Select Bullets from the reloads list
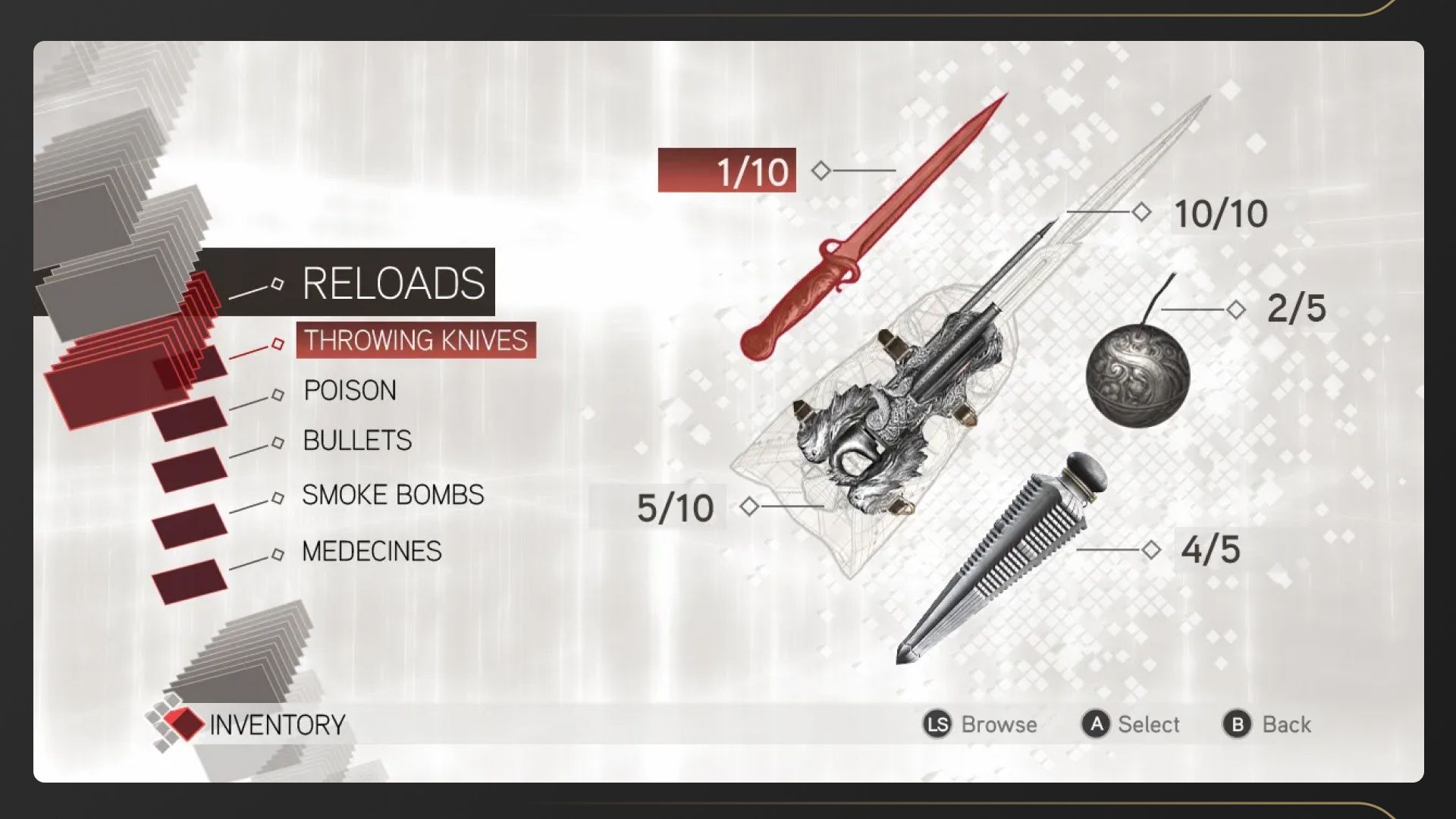Screen dimensions: 1456x819 [x=357, y=441]
